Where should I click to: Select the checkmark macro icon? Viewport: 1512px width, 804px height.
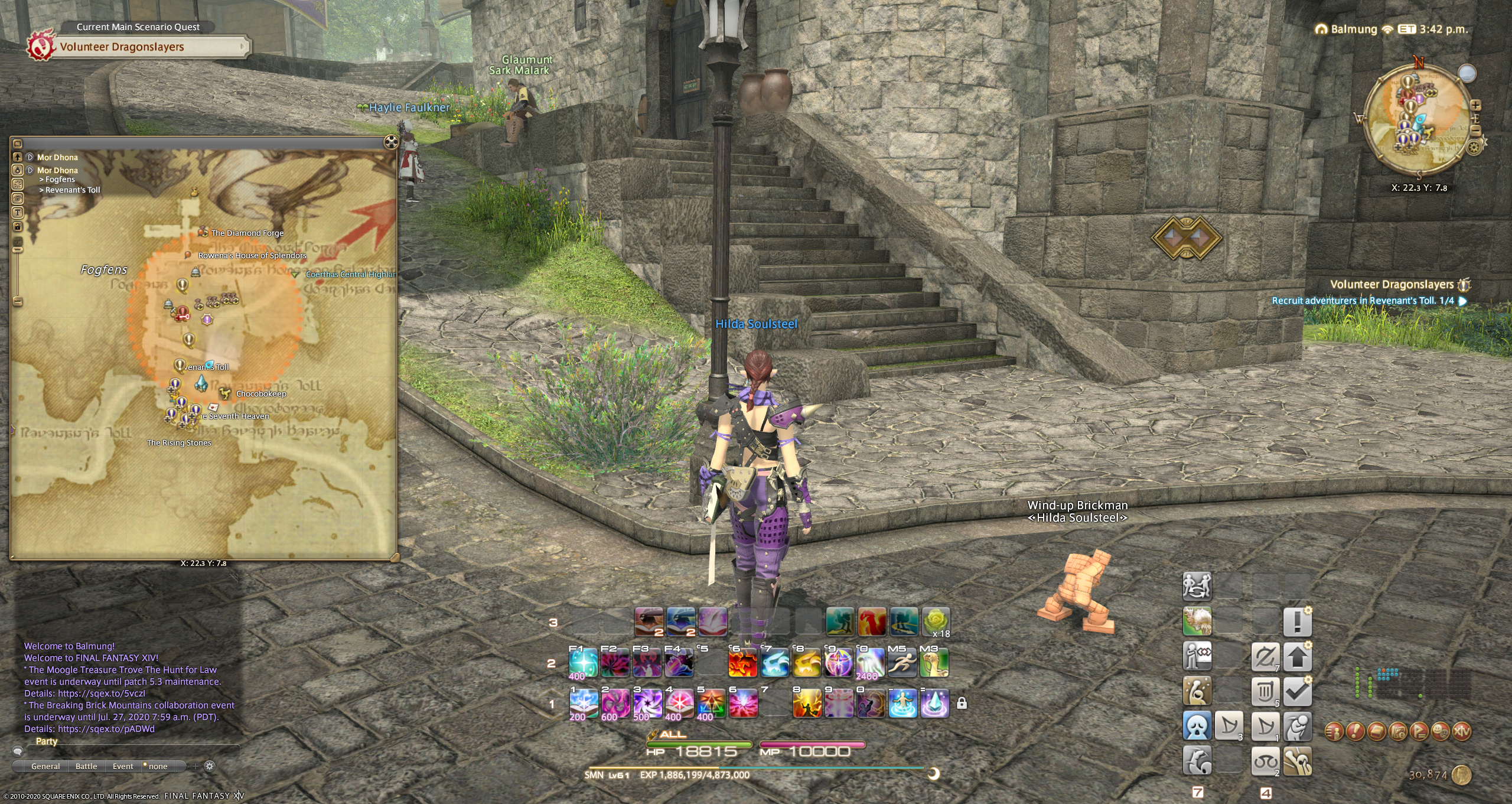(1297, 692)
